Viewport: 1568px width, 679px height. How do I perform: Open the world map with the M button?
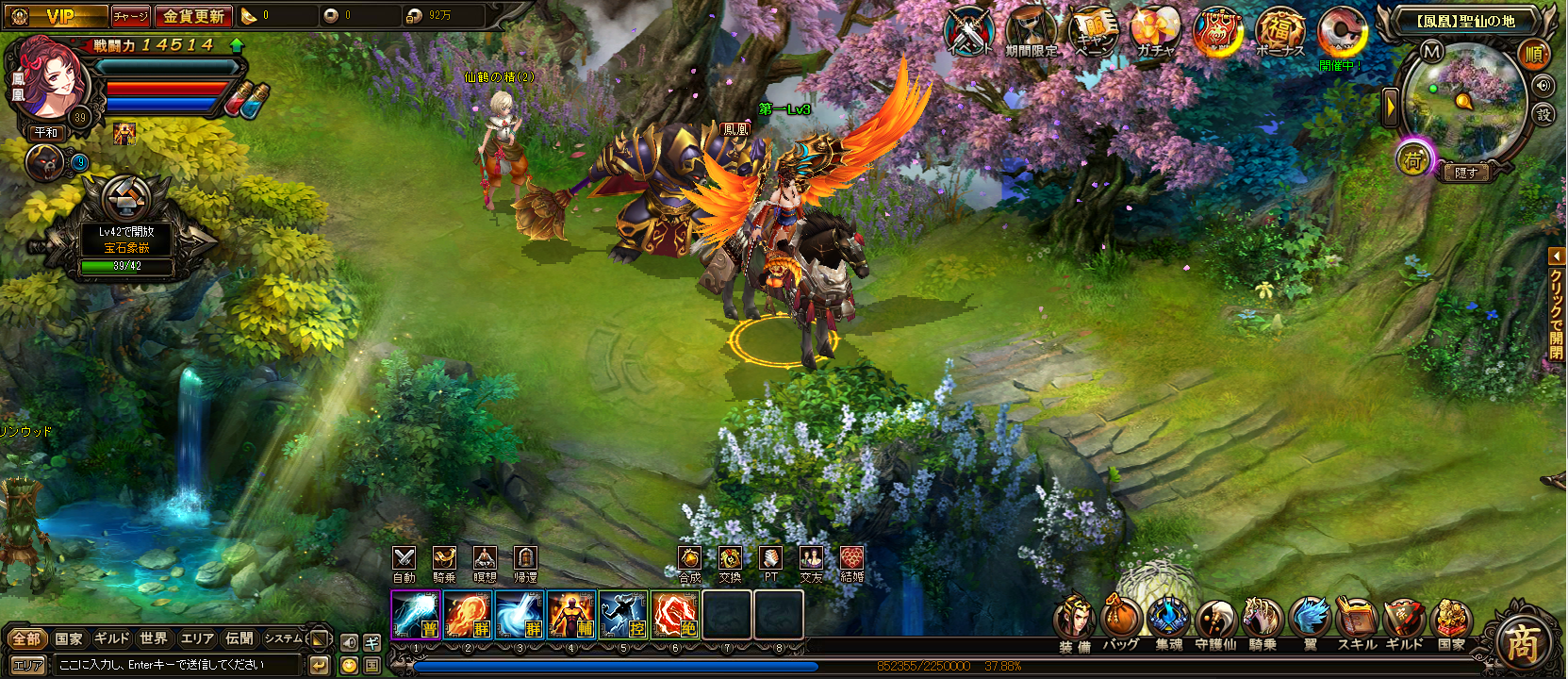tap(1432, 52)
